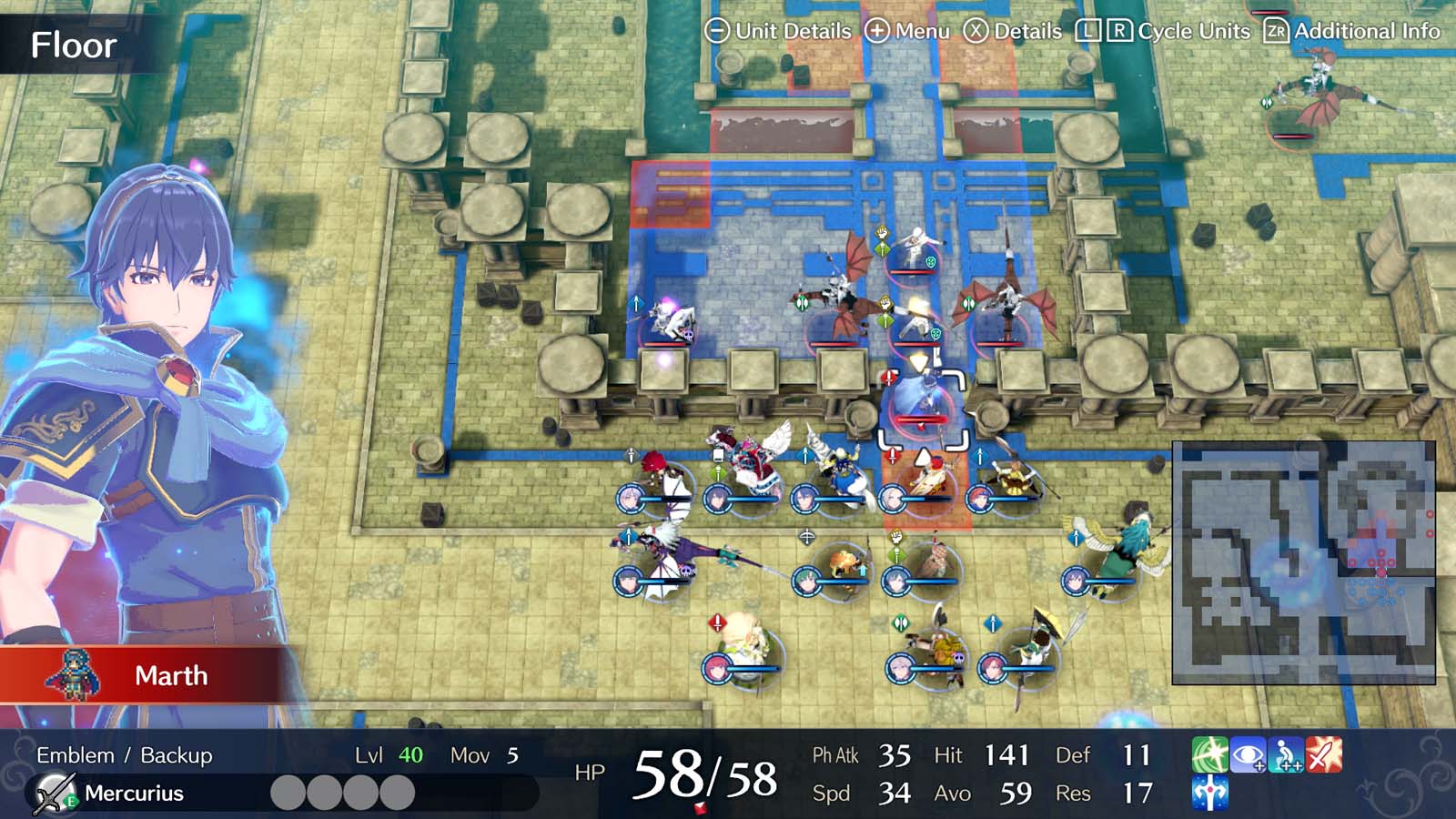Image resolution: width=1456 pixels, height=819 pixels.
Task: Click the blue Engage sword ability icon
Action: [x=1210, y=794]
